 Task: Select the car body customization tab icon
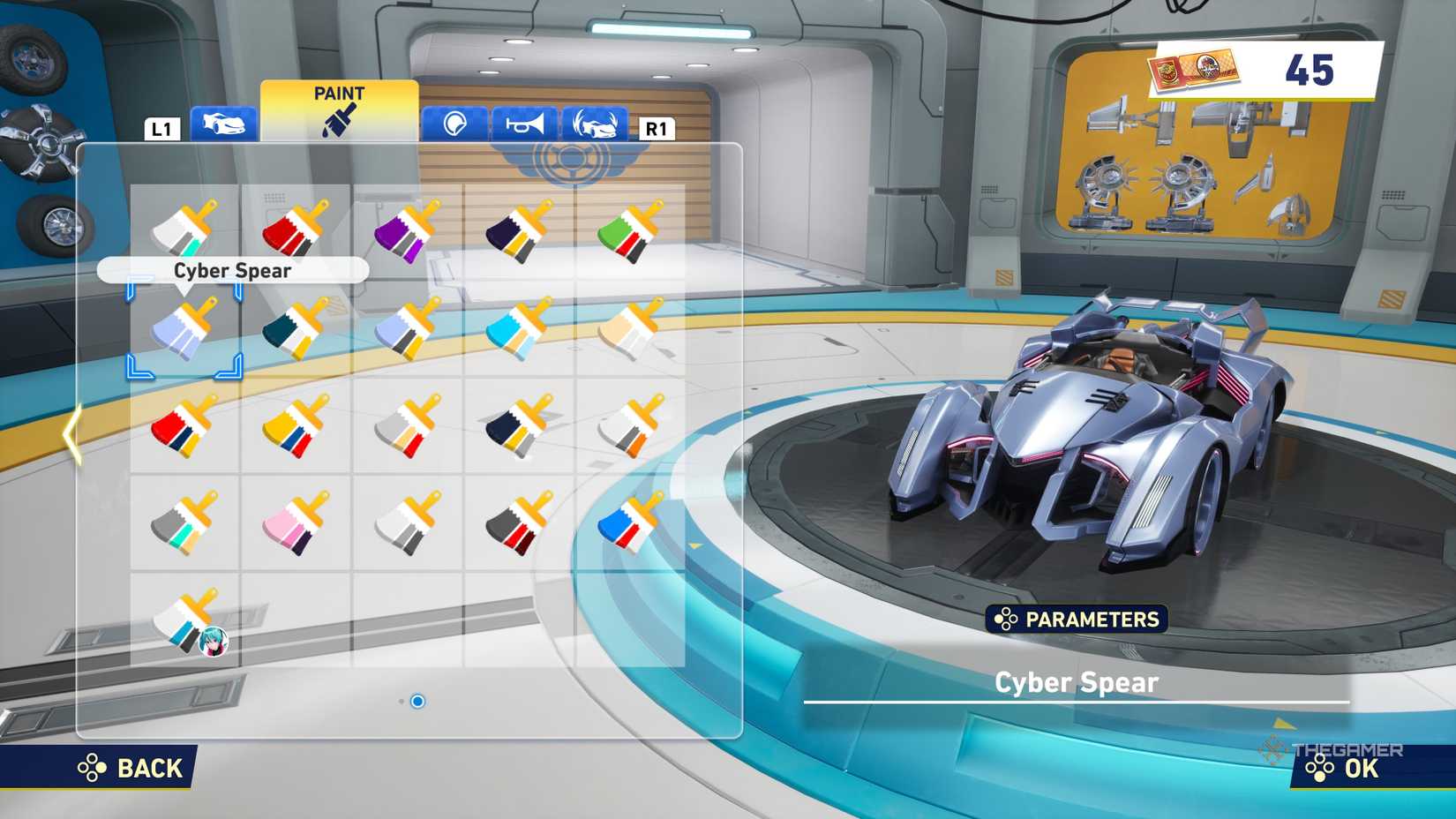click(221, 125)
